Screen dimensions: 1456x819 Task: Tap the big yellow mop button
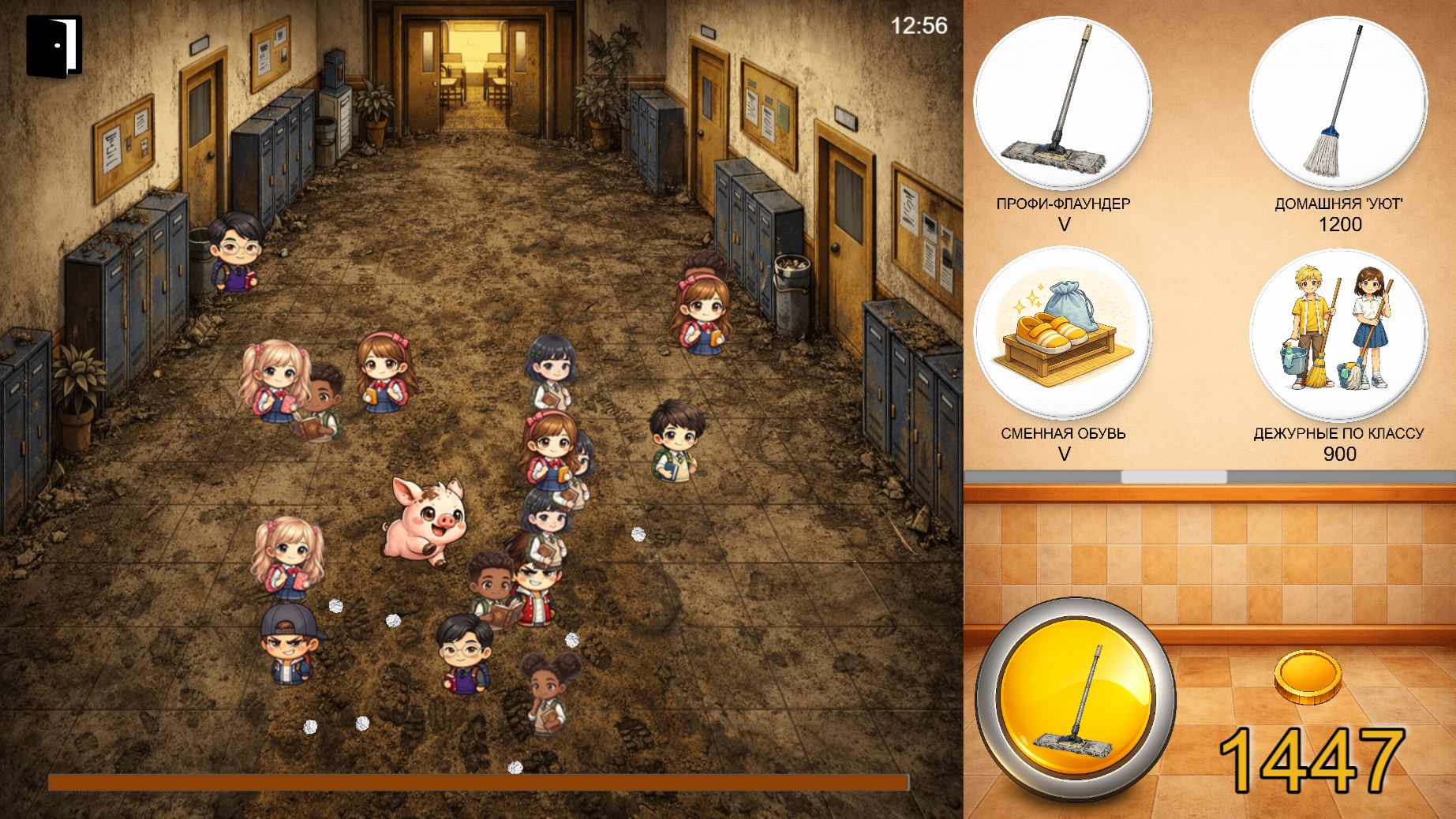tap(1075, 699)
